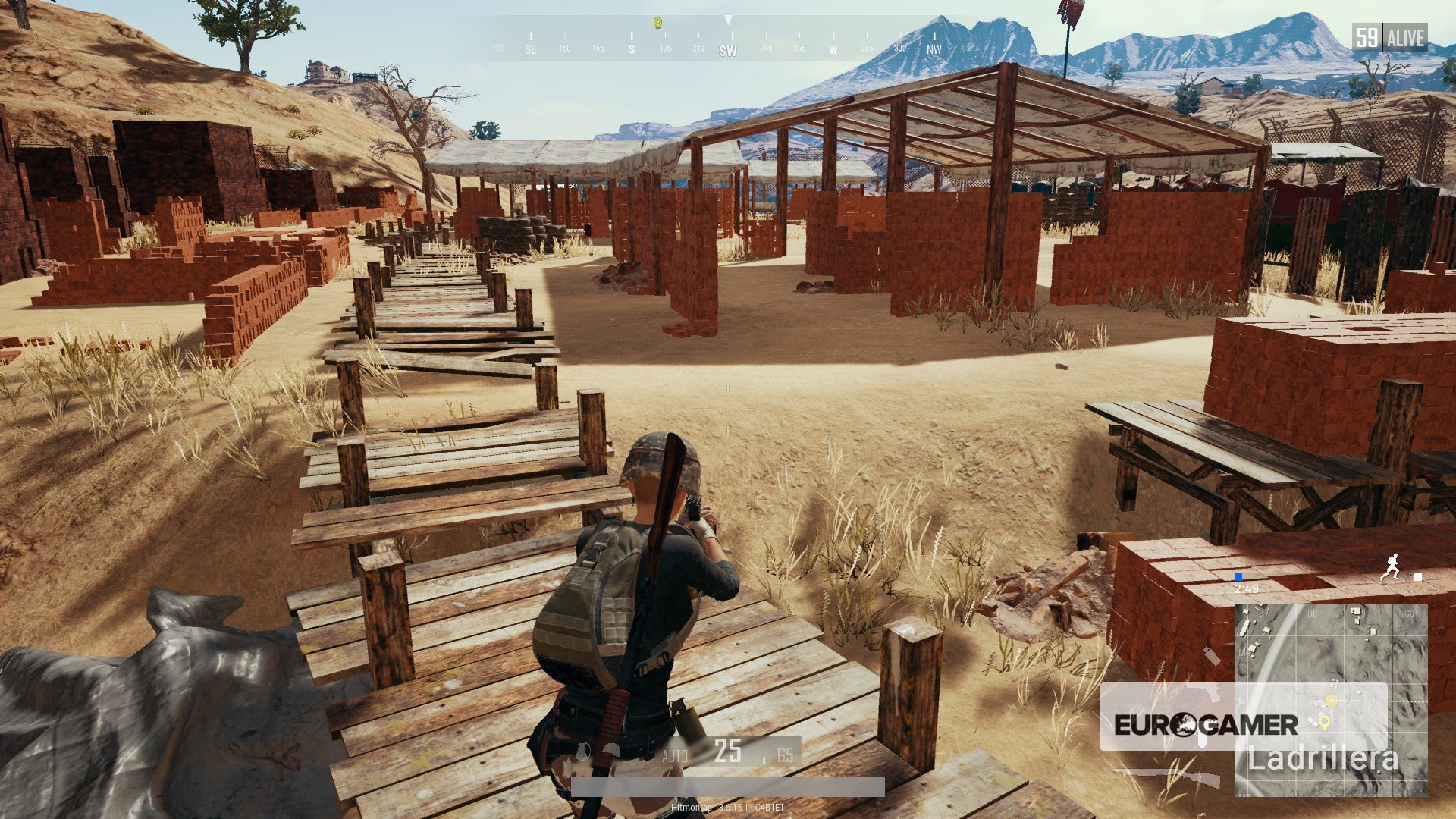Click the white compass heading triangle to recenter view

tap(729, 19)
